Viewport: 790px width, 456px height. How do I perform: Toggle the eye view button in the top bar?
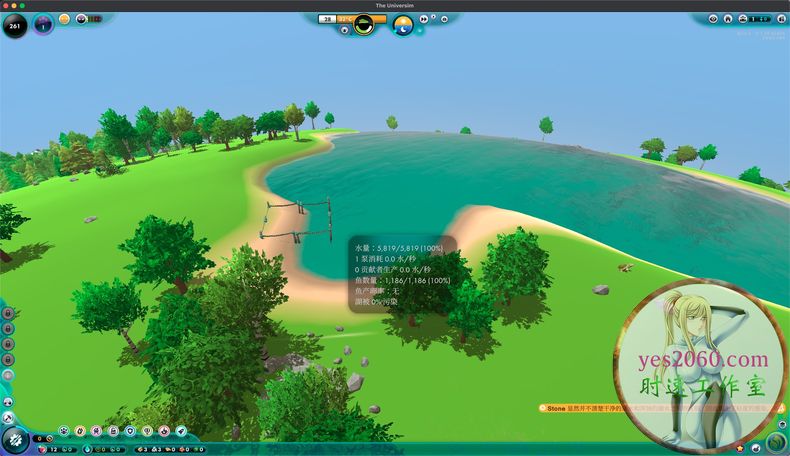coord(714,18)
